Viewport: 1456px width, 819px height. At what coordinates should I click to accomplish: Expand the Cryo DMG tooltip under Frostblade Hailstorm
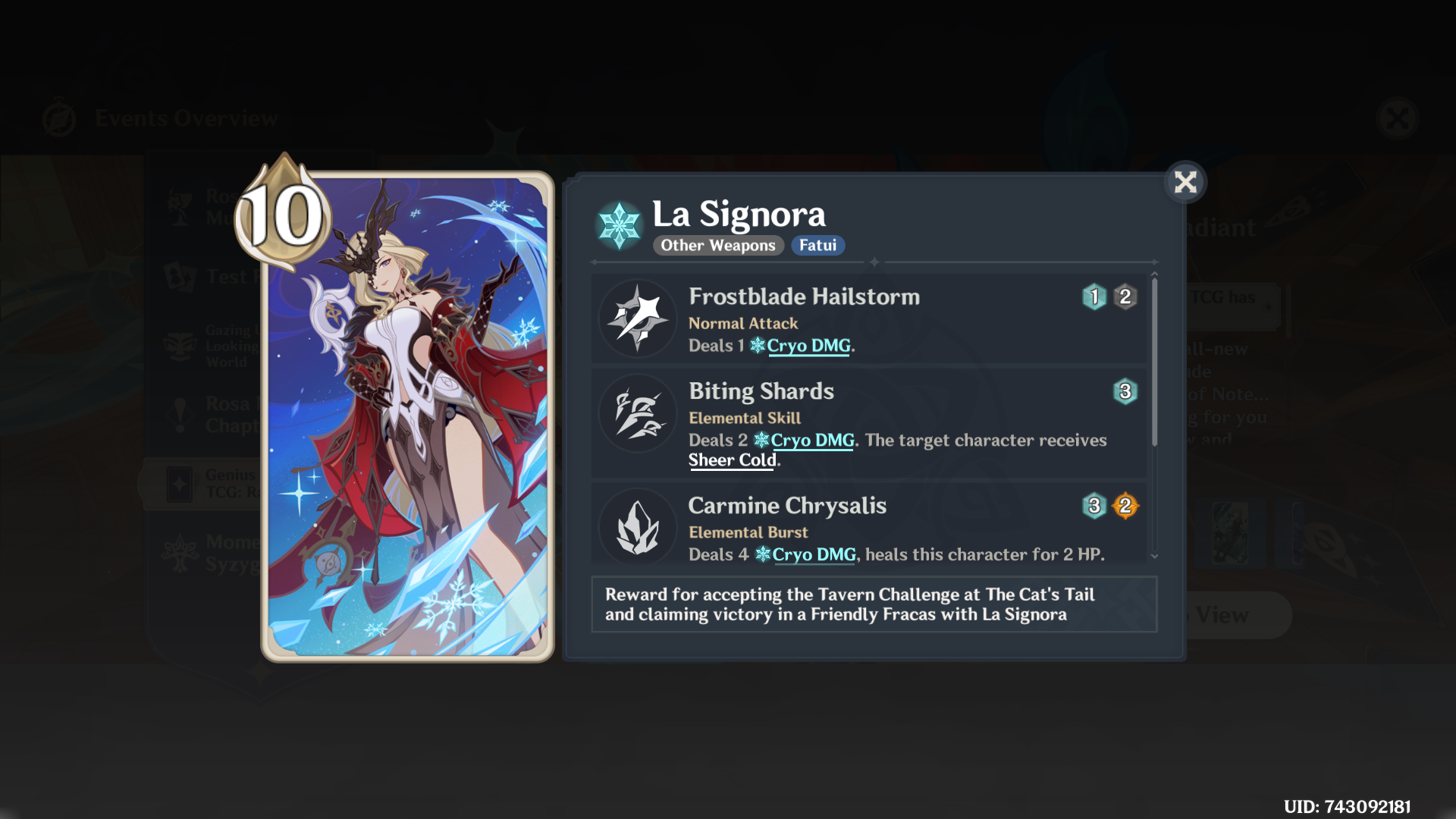pos(808,346)
